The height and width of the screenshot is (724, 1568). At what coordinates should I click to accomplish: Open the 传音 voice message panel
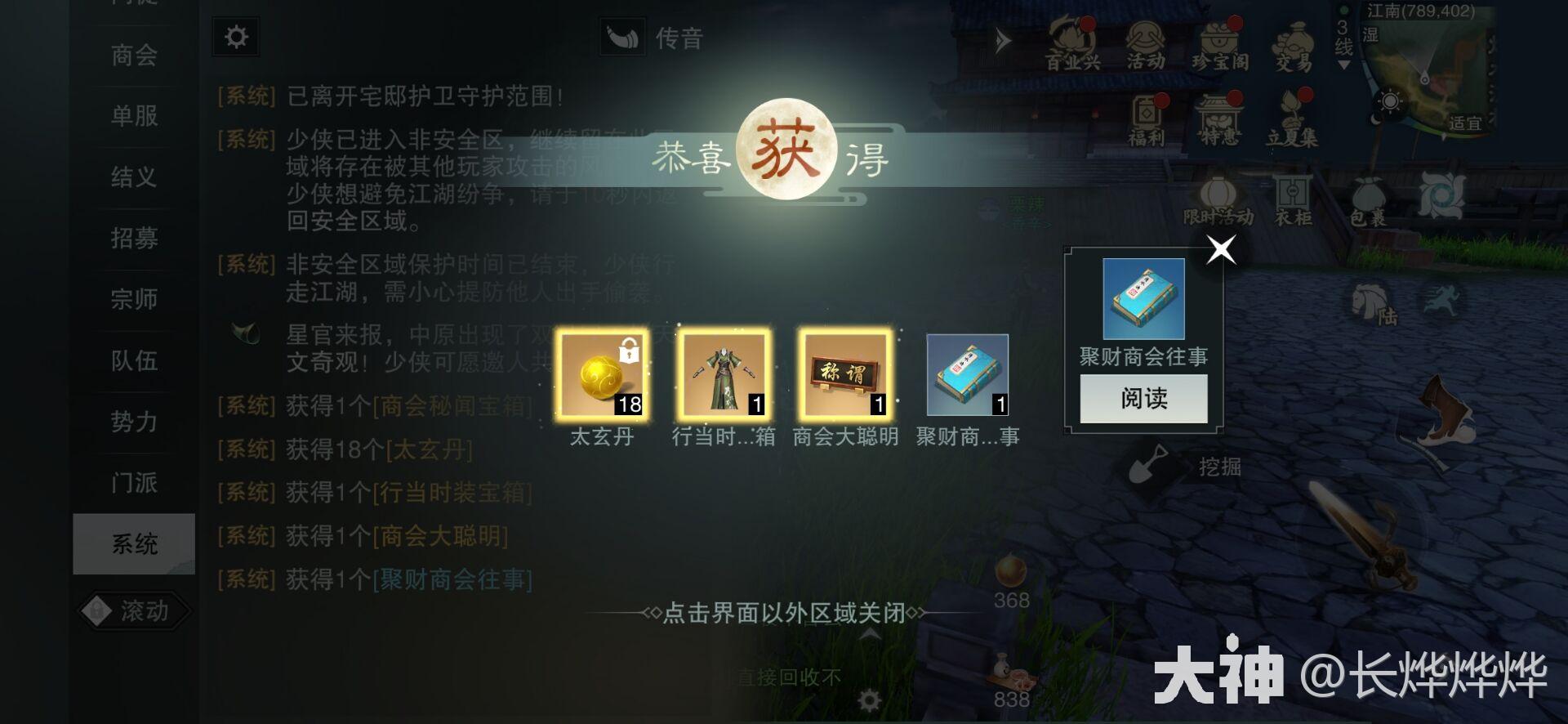tap(653, 38)
